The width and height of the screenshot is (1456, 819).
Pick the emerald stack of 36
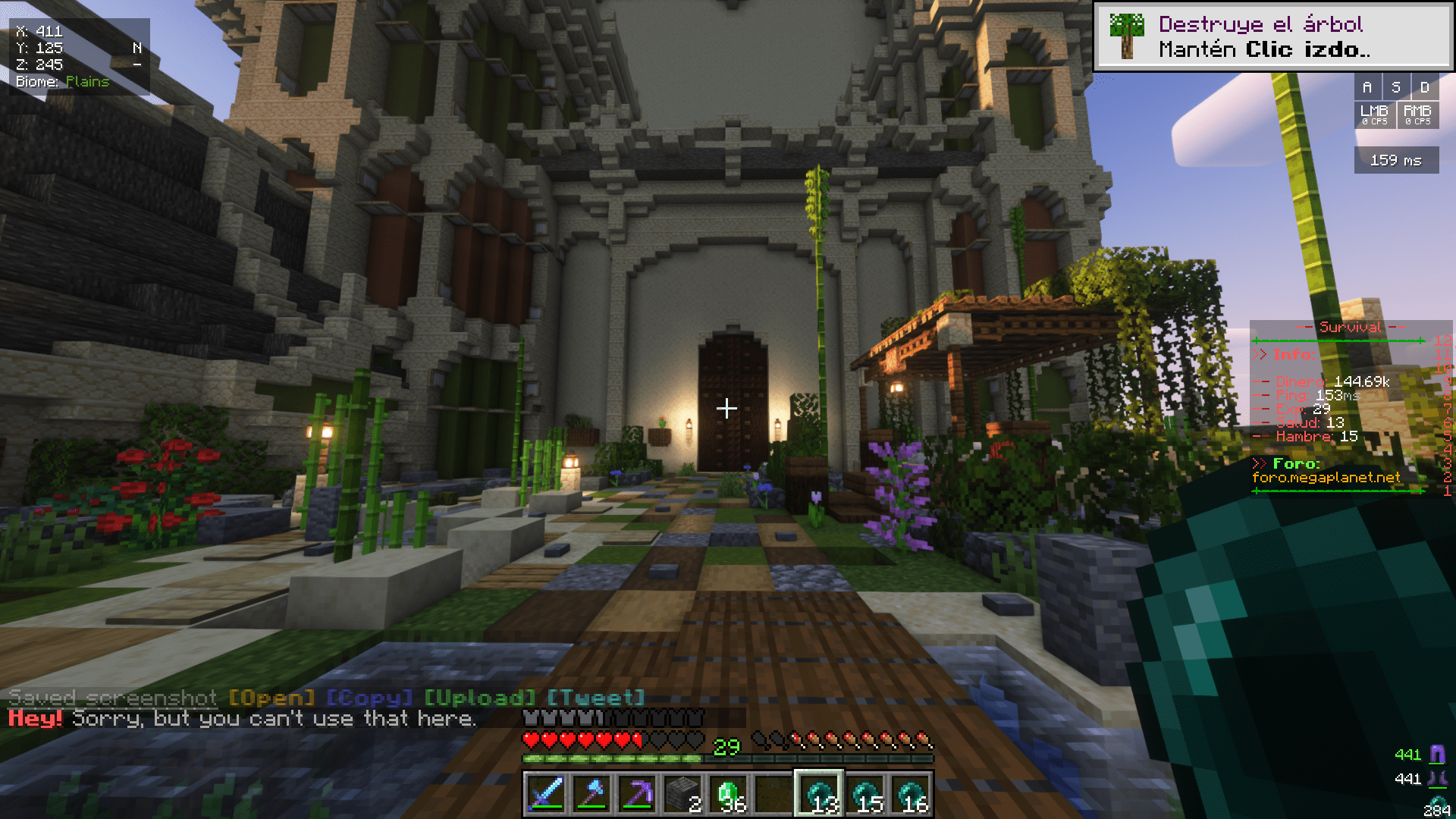728,793
